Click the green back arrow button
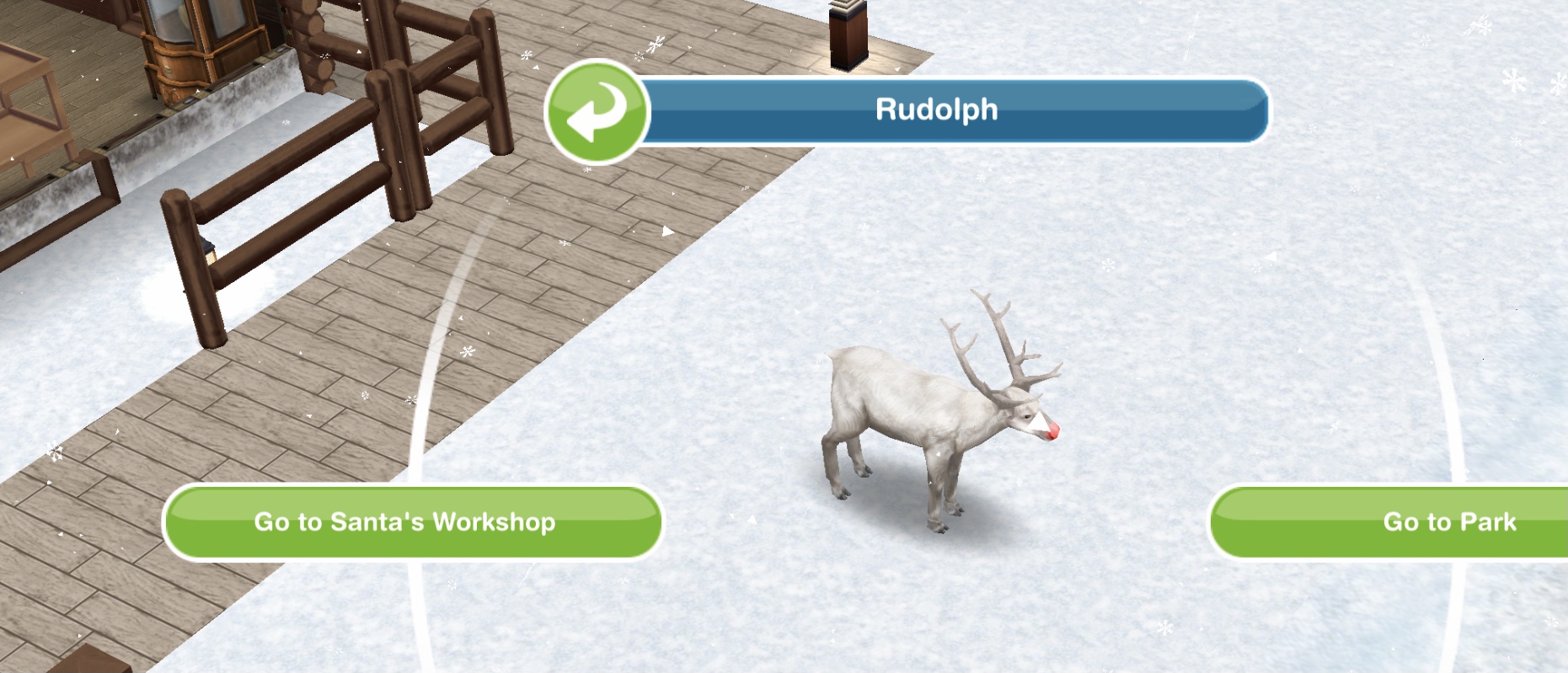 pyautogui.click(x=597, y=112)
